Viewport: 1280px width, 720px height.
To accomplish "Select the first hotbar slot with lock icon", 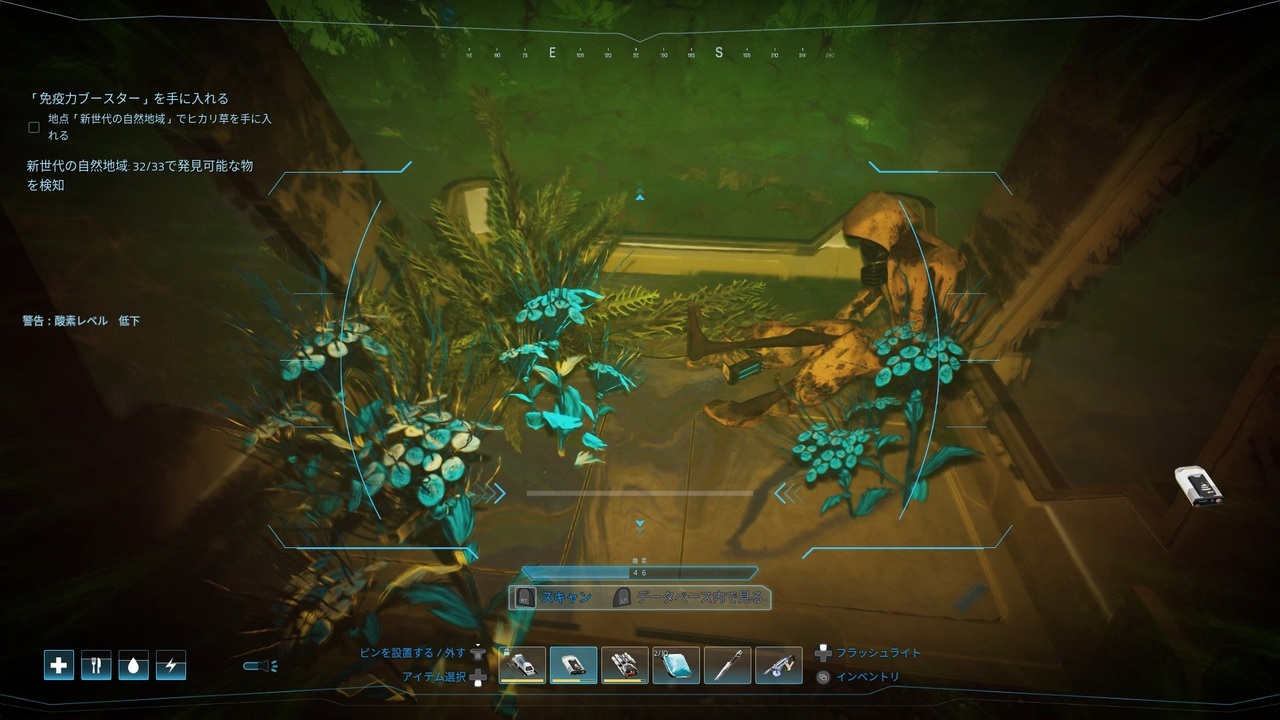I will [x=522, y=665].
